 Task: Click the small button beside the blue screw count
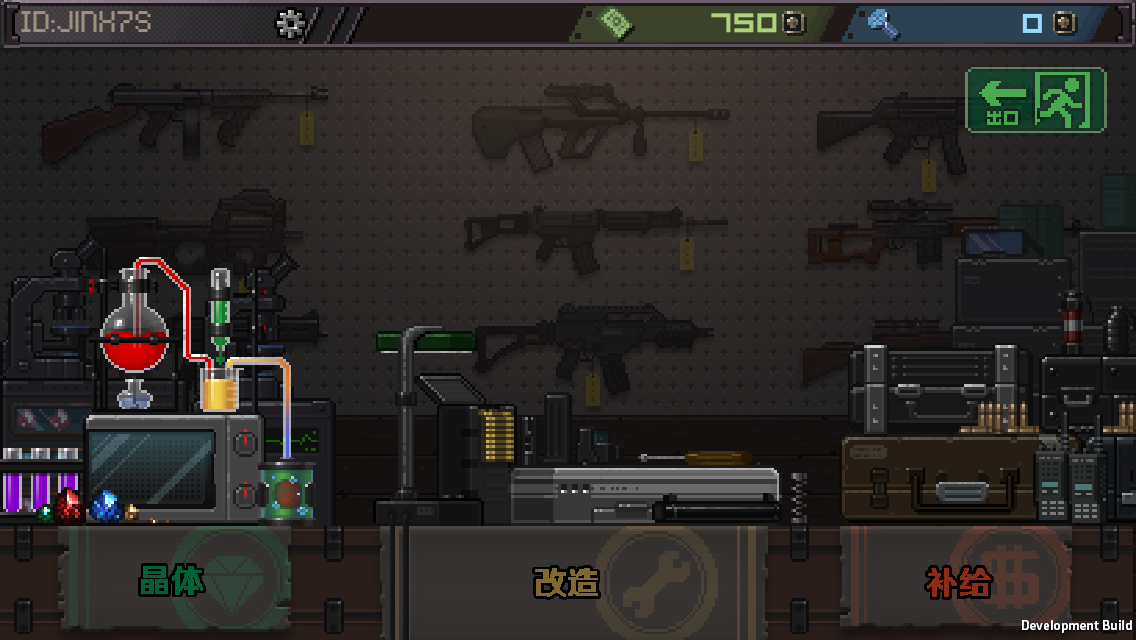(1064, 23)
